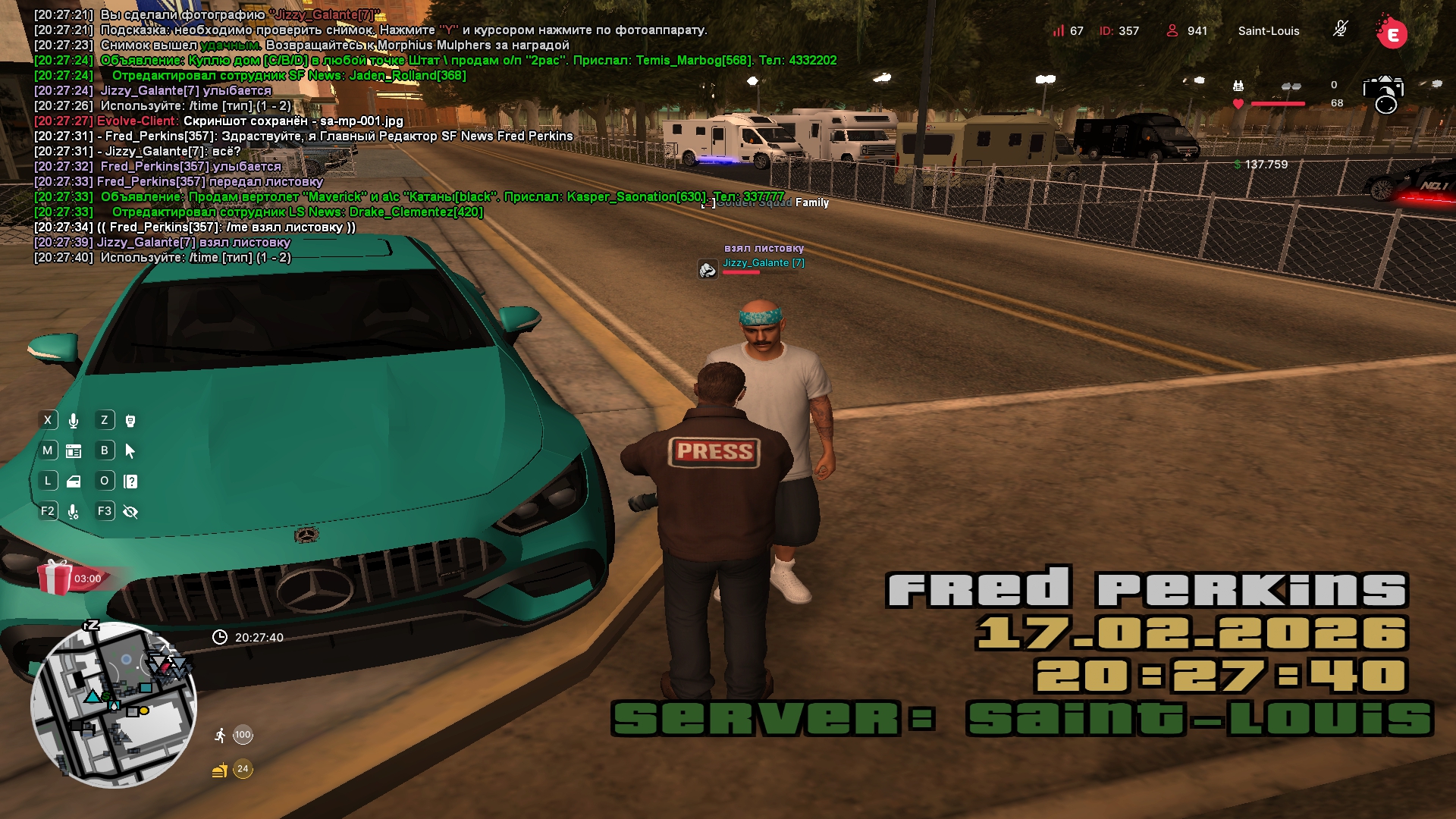Click the online players count icon
Screen dimensions: 1456x819
click(x=1172, y=30)
